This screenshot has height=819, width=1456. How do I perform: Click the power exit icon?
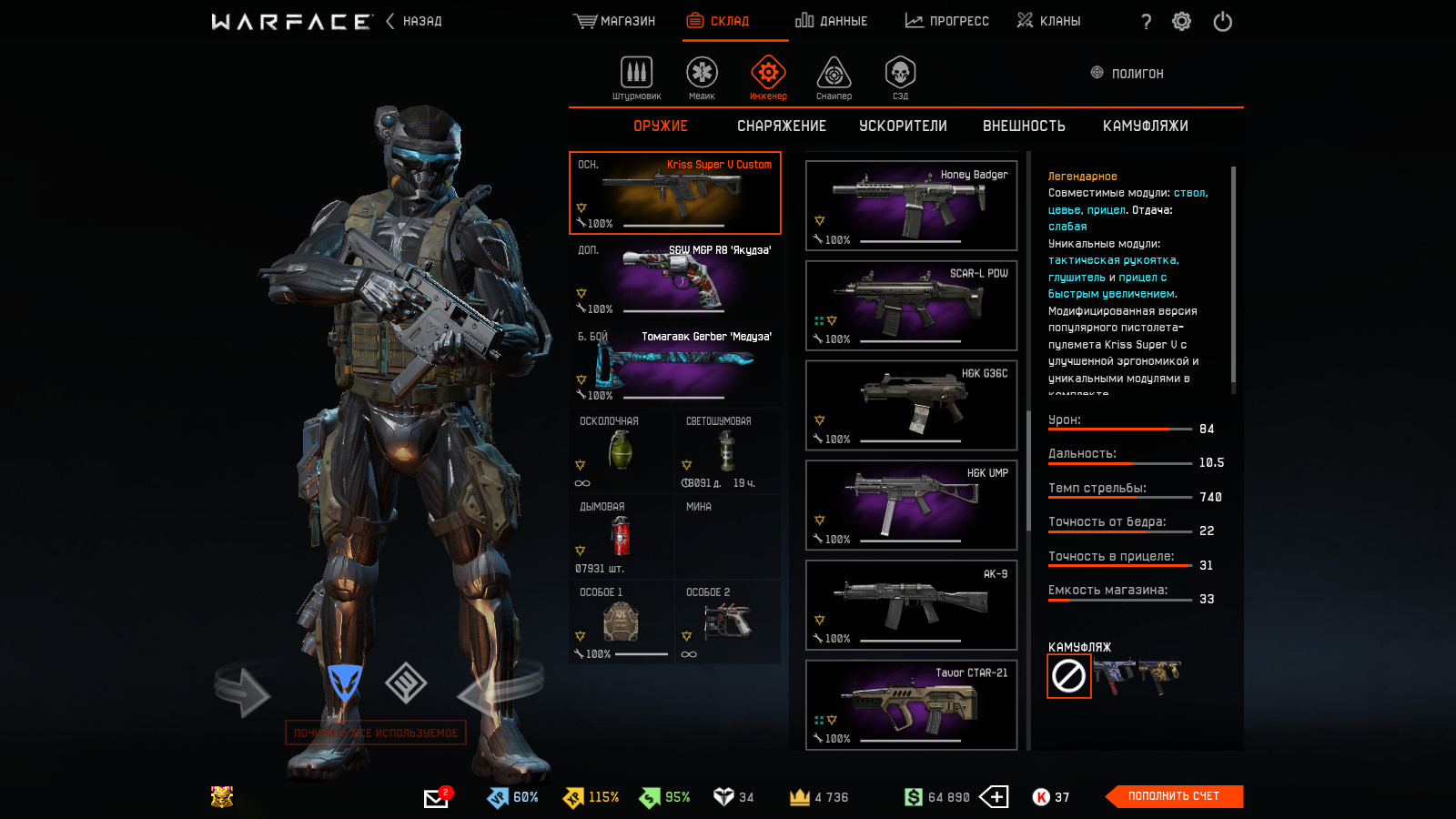click(1222, 22)
